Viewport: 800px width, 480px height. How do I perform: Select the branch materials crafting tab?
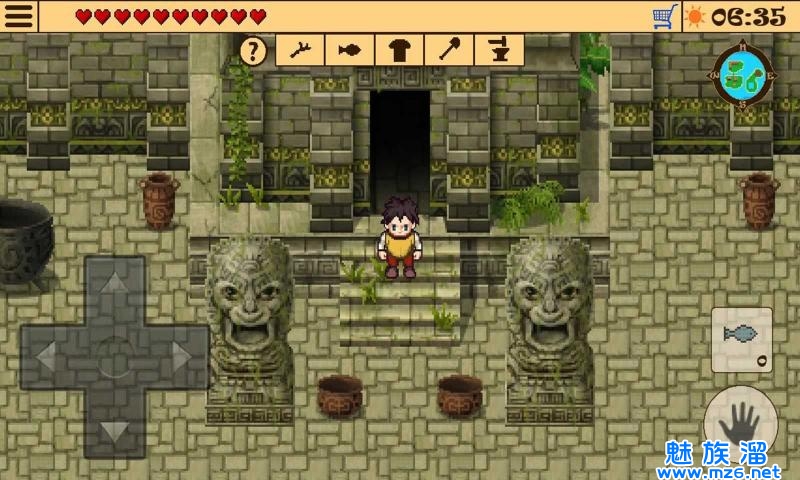click(301, 50)
